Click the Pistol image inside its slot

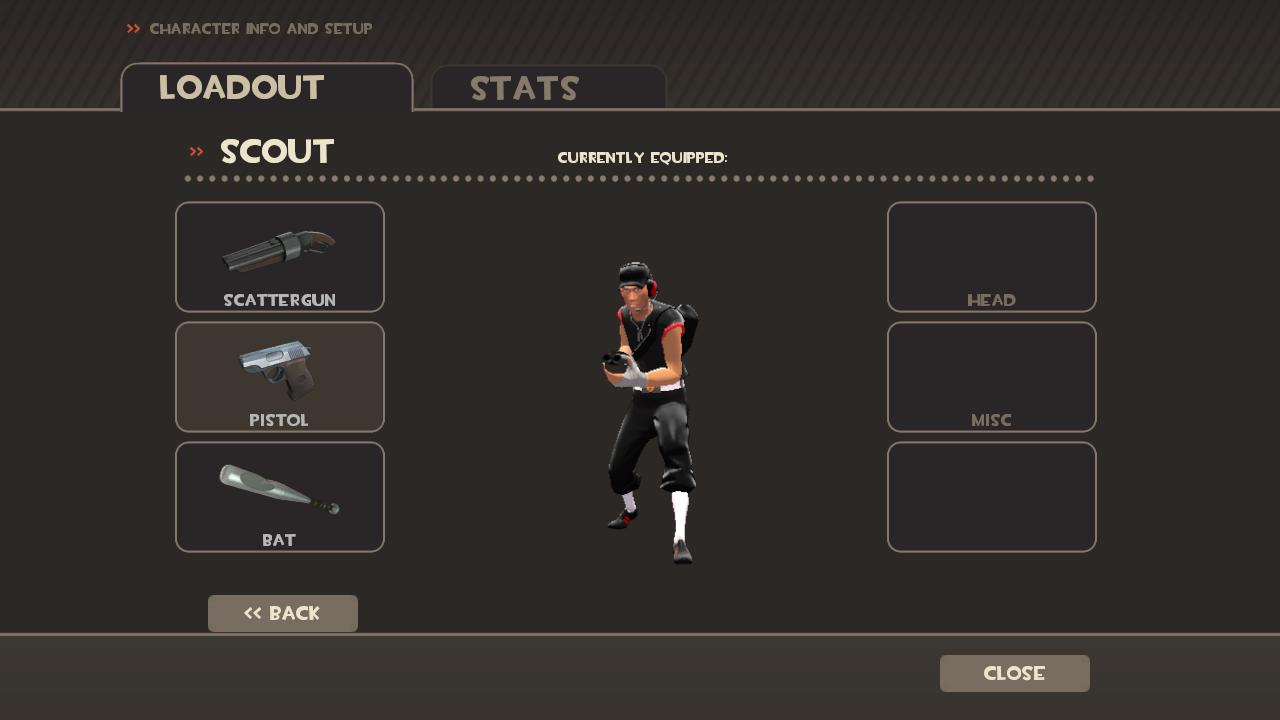[278, 370]
